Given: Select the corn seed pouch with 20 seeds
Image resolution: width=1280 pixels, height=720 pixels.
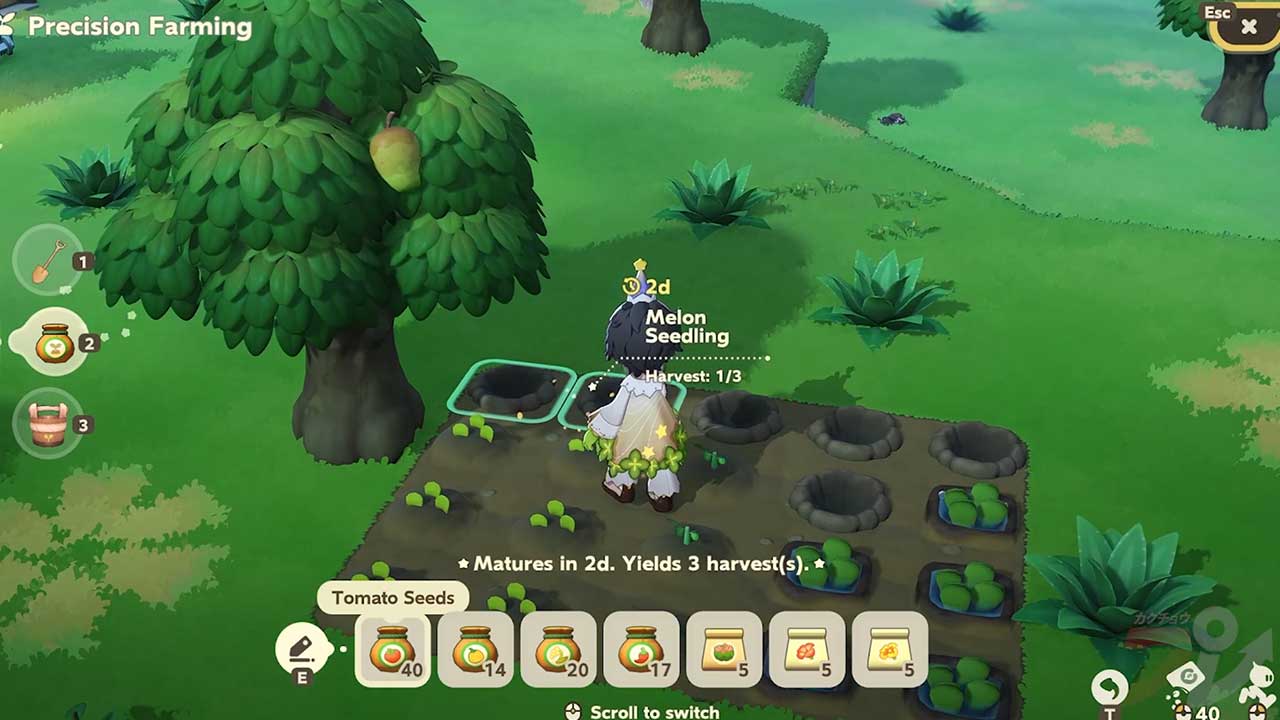Looking at the screenshot, I should click(x=559, y=650).
